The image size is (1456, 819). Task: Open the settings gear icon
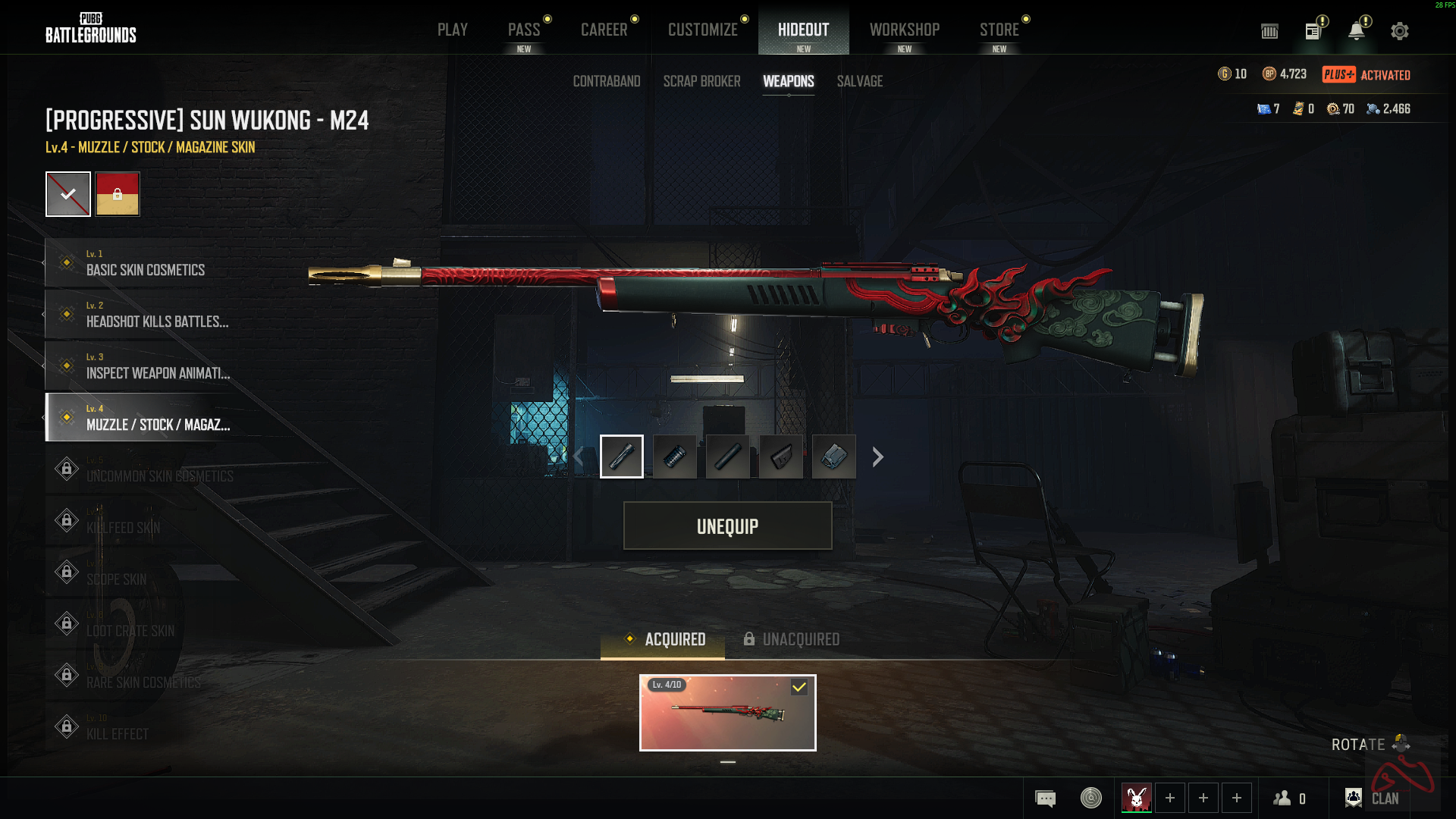1399,30
